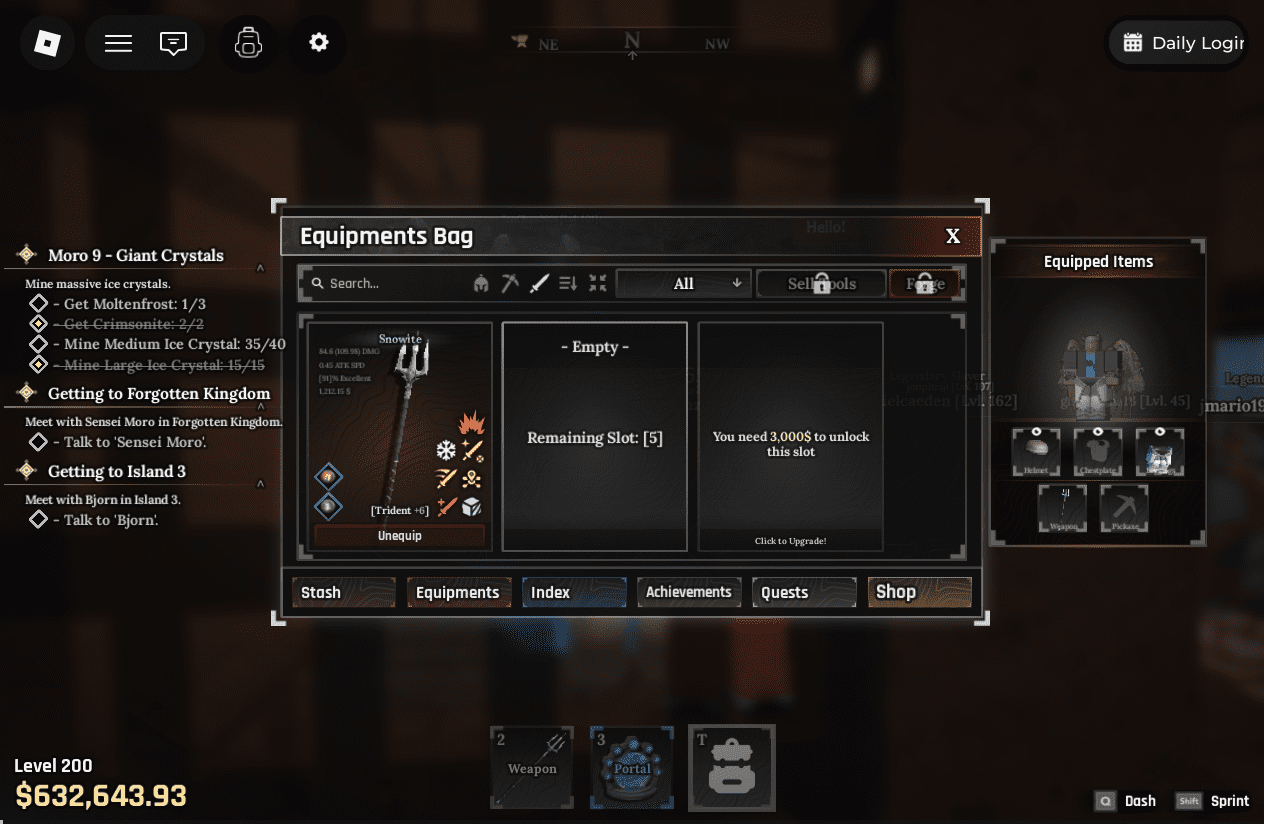Open the Achievements tab
The image size is (1264, 824).
point(689,592)
